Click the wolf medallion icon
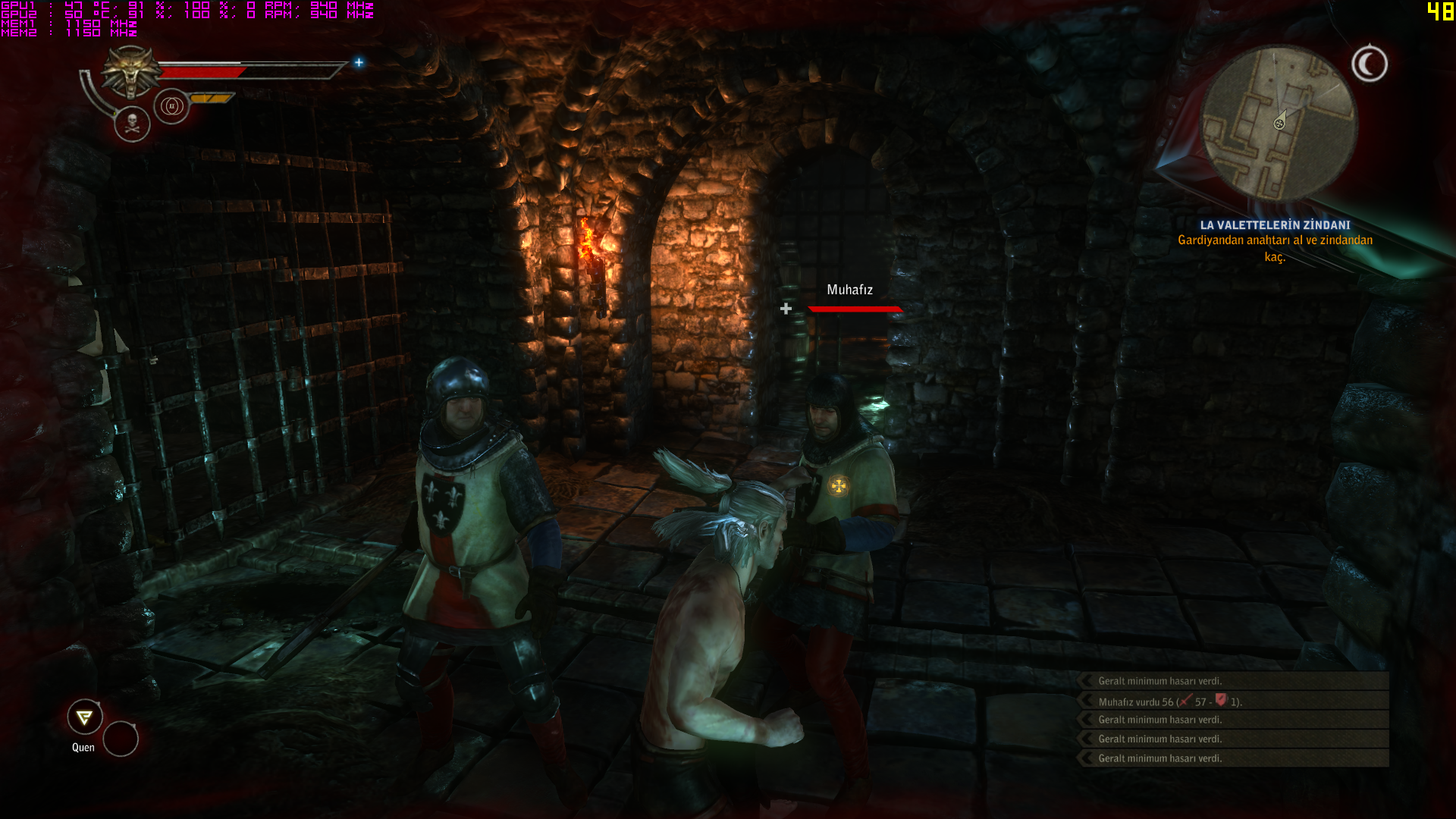Screen dimensions: 1456x819 (131, 71)
